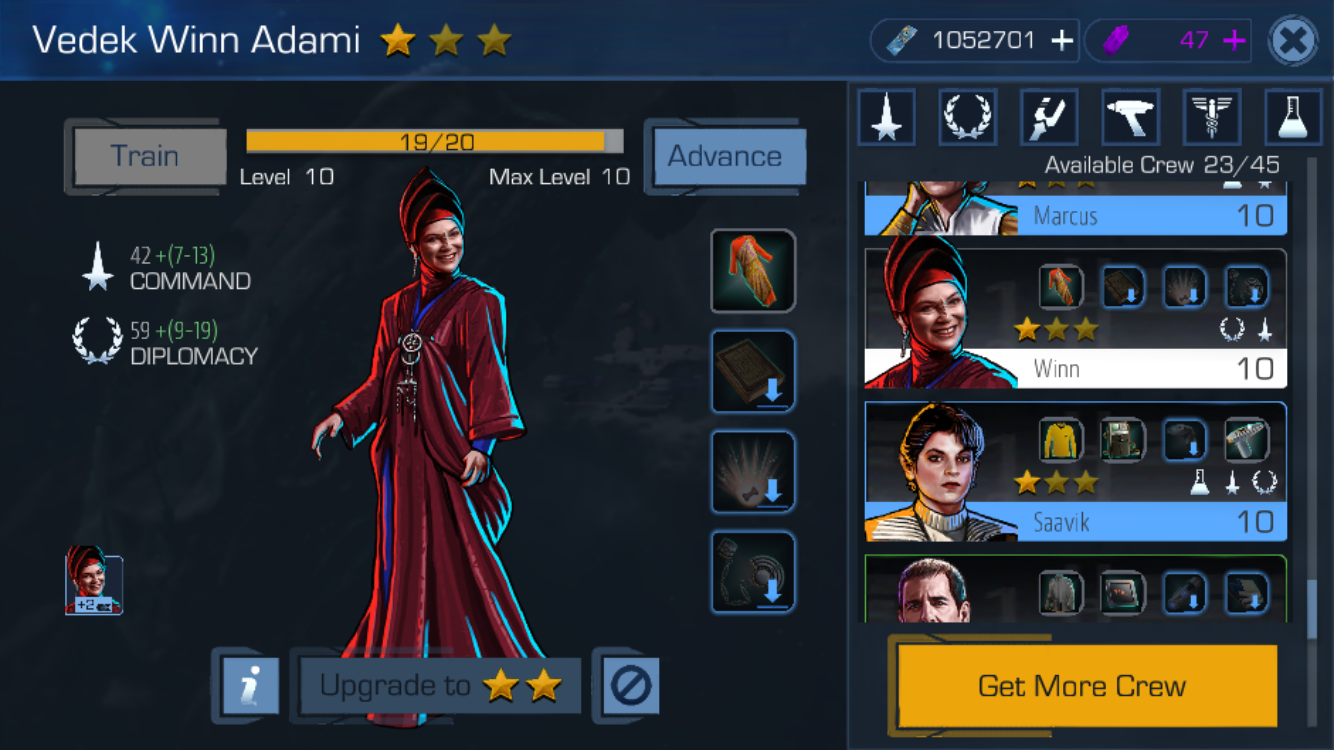1334x750 pixels.
Task: Select the book equipment slot
Action: 753,371
